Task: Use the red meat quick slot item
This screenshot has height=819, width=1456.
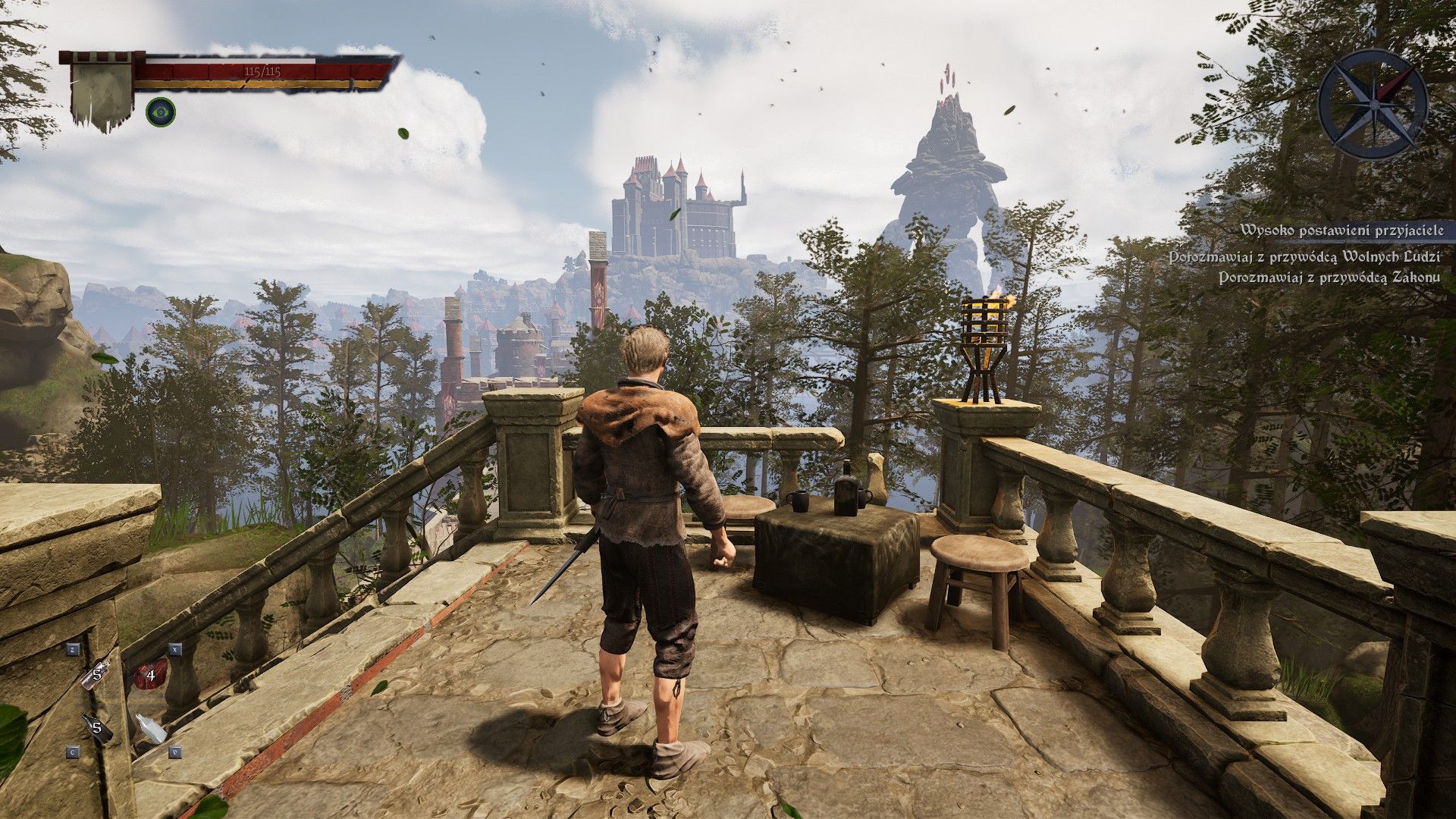Action: click(151, 673)
